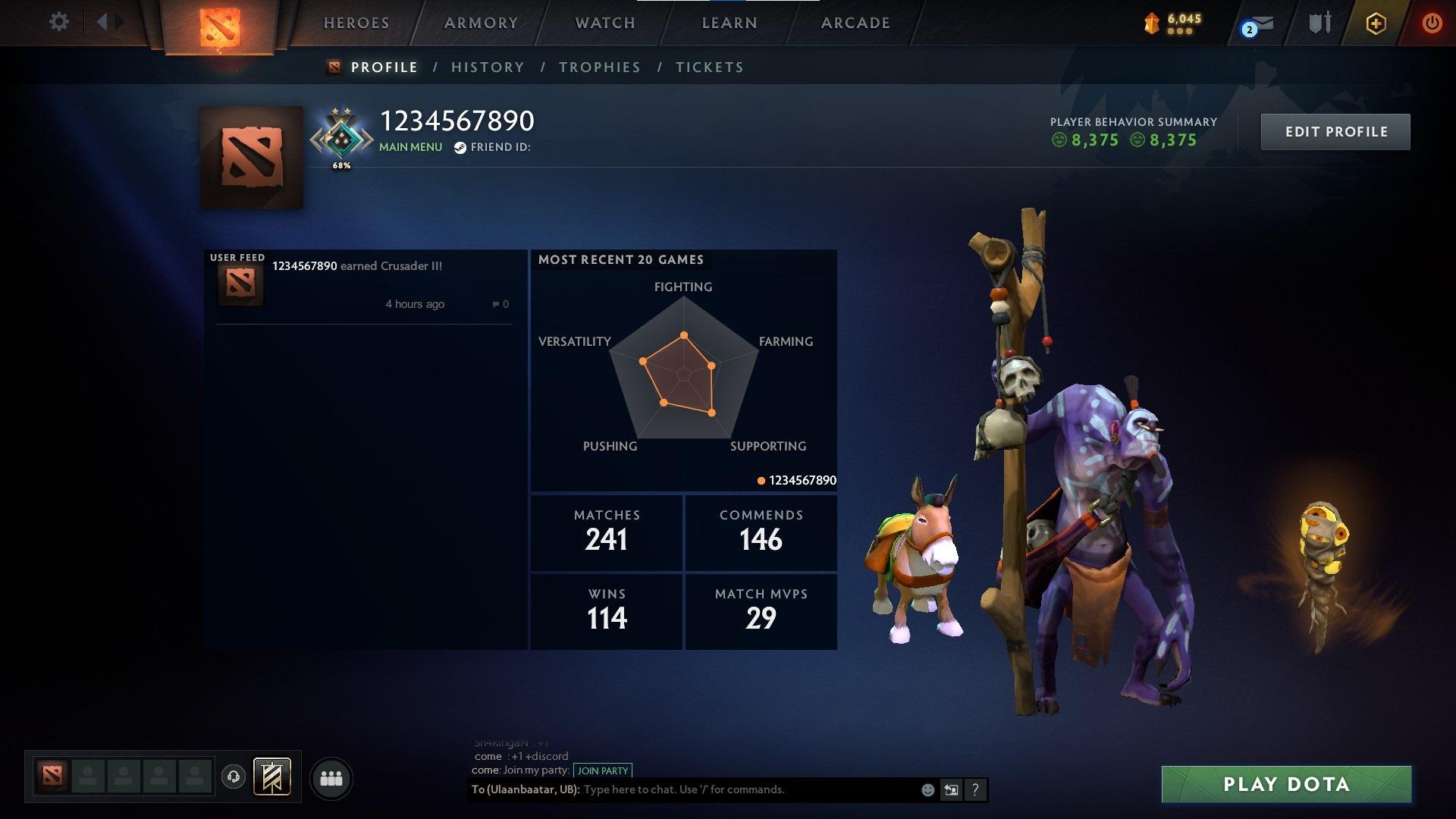
Task: Open the help question mark near chat
Action: click(974, 789)
